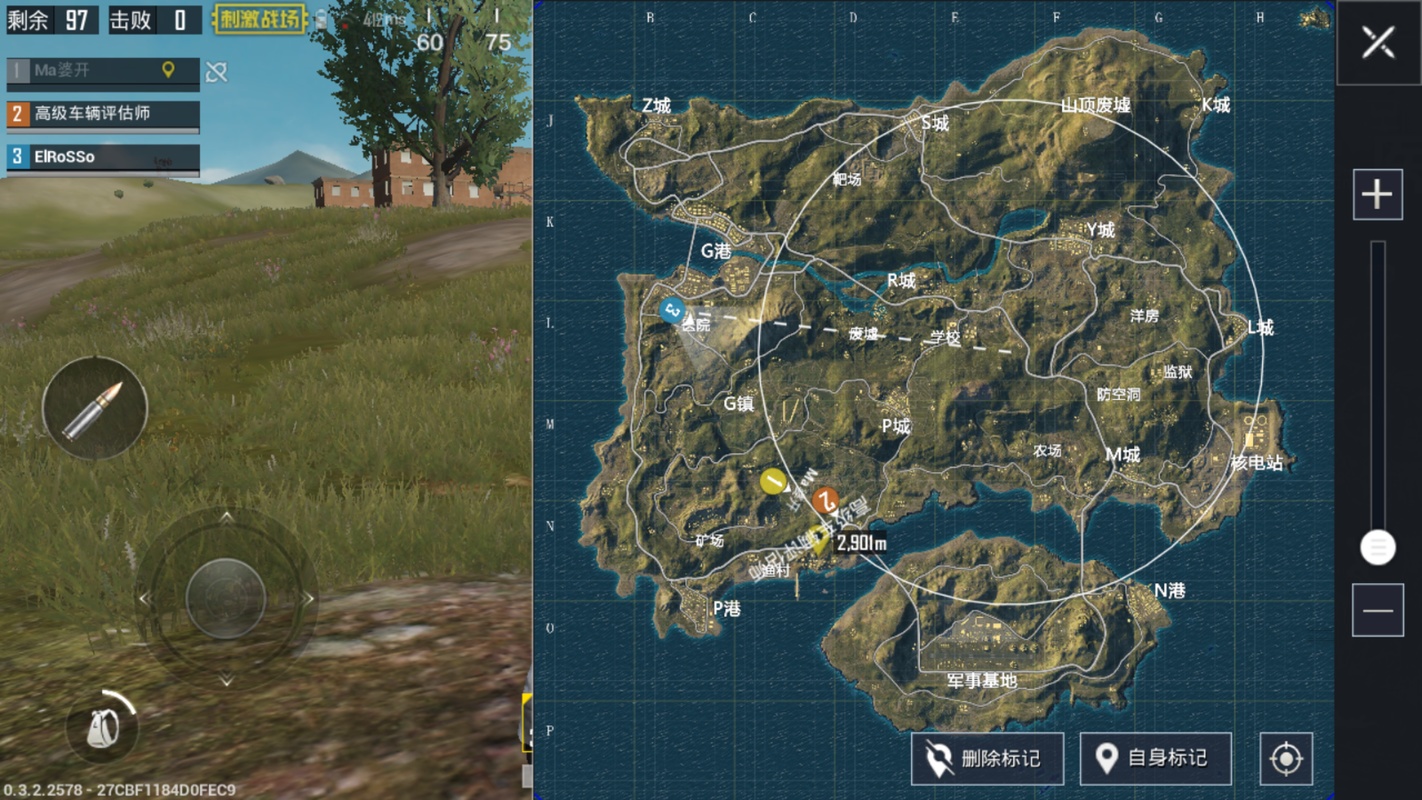Click the map zoom slider handle
Viewport: 1422px width, 800px height.
tap(1377, 548)
